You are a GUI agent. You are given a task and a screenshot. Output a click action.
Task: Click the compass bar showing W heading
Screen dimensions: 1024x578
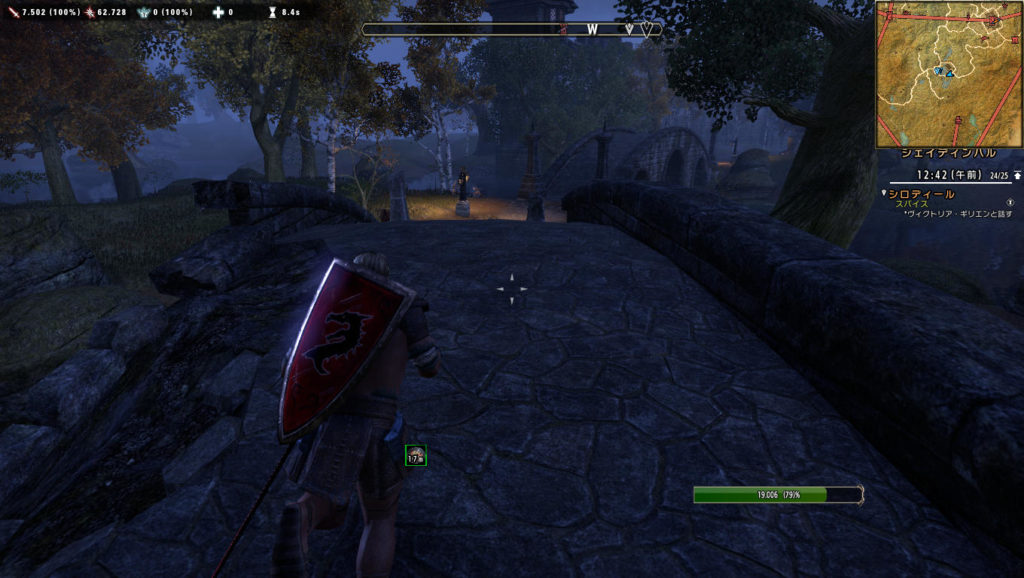click(511, 30)
